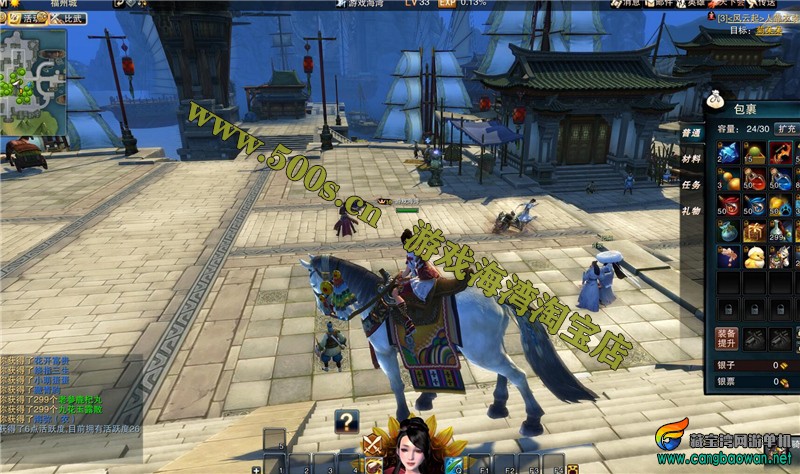Open the minimap of Fuzhou city
Viewport: 800px width, 474px height.
click(x=32, y=82)
